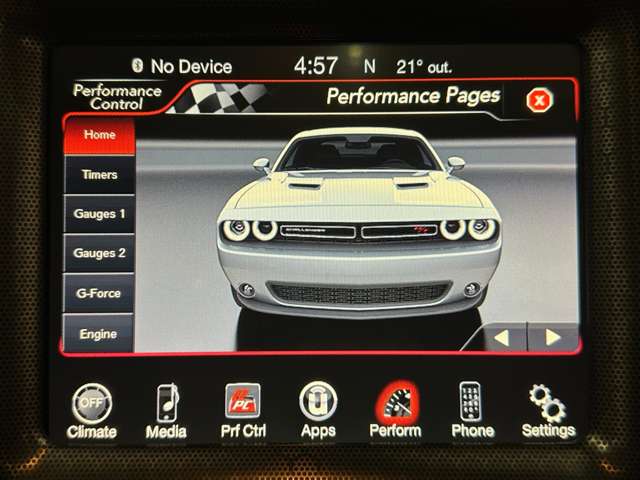640x480 pixels.
Task: Switch to Gauges 1 page
Action: pyautogui.click(x=99, y=214)
